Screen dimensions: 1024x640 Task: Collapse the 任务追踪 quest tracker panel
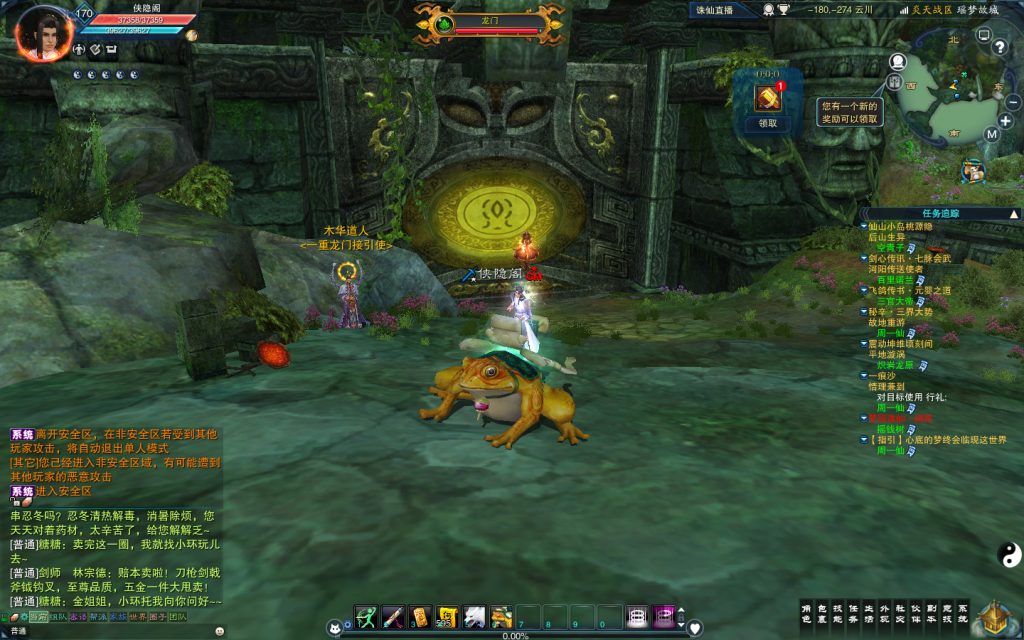(1014, 213)
